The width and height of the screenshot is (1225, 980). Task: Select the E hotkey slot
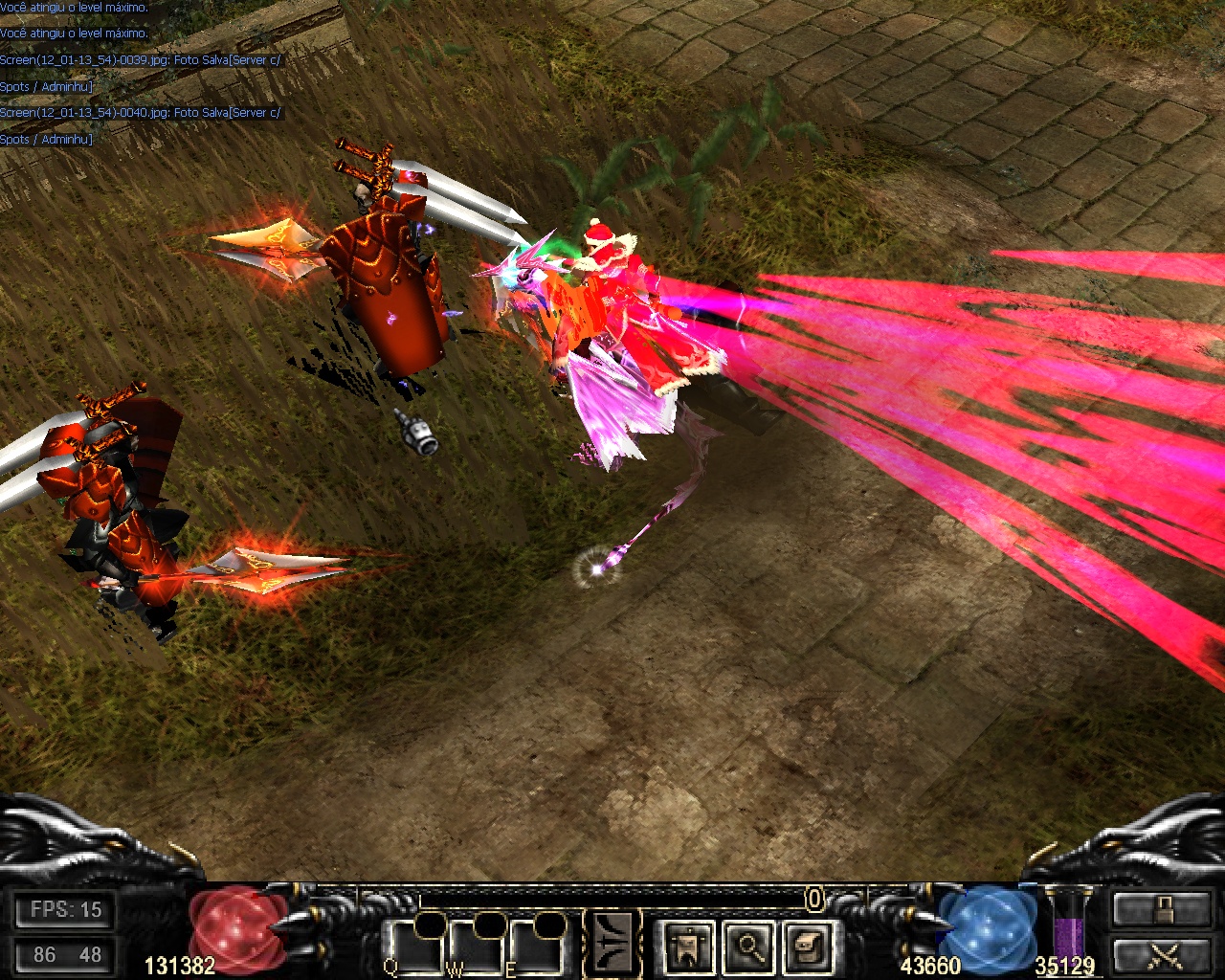point(536,947)
